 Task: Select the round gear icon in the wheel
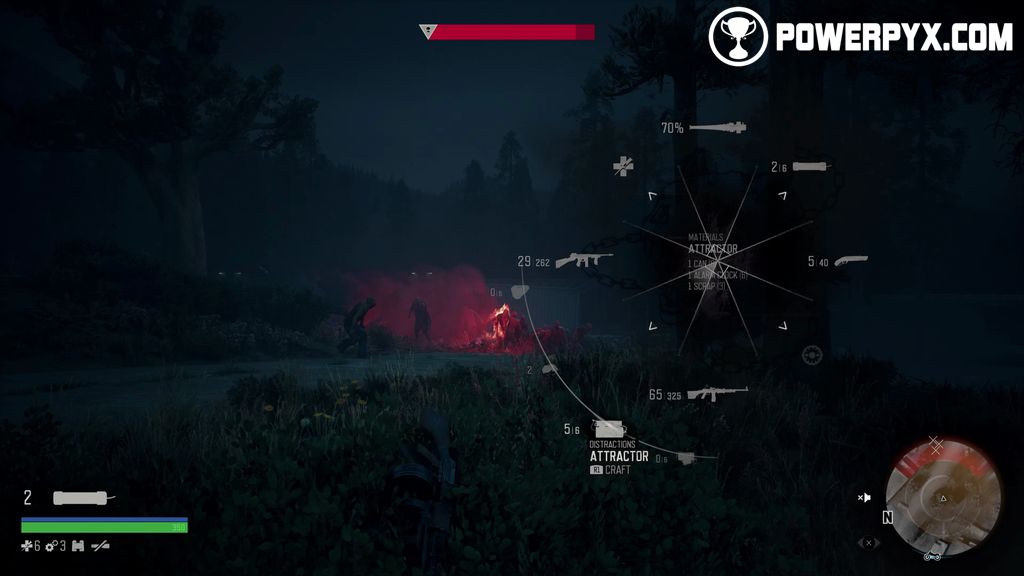click(x=811, y=355)
